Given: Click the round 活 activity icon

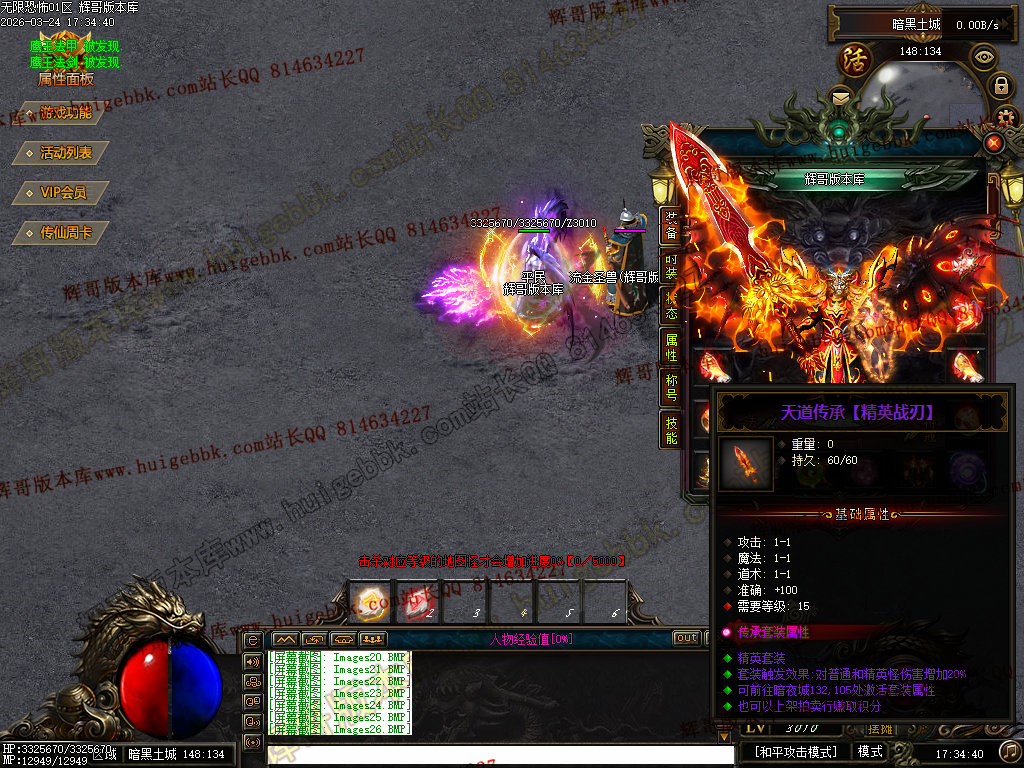Looking at the screenshot, I should [x=855, y=58].
